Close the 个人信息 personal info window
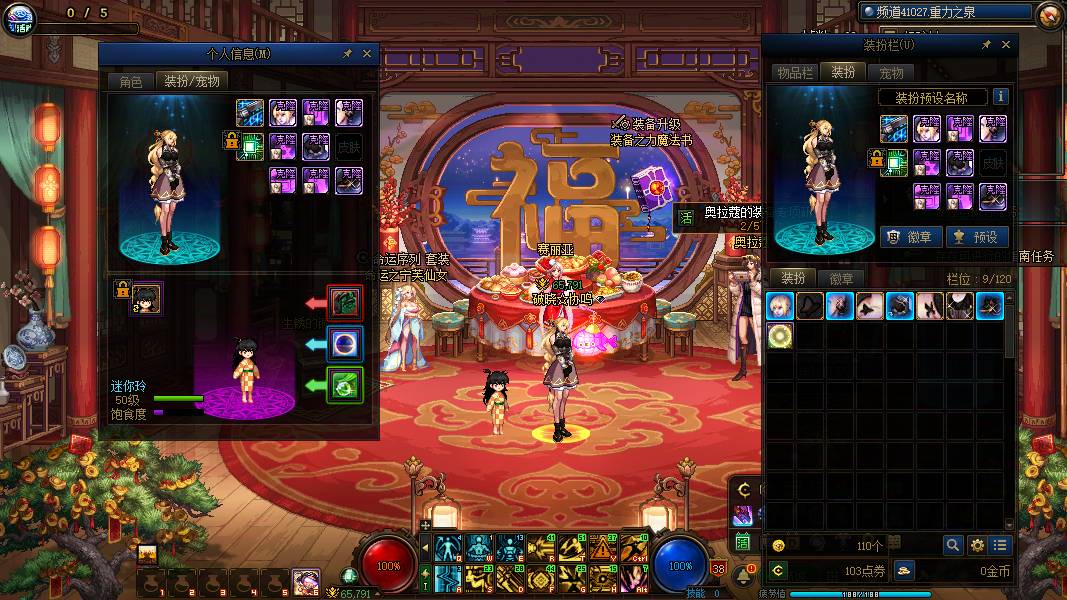 point(366,54)
